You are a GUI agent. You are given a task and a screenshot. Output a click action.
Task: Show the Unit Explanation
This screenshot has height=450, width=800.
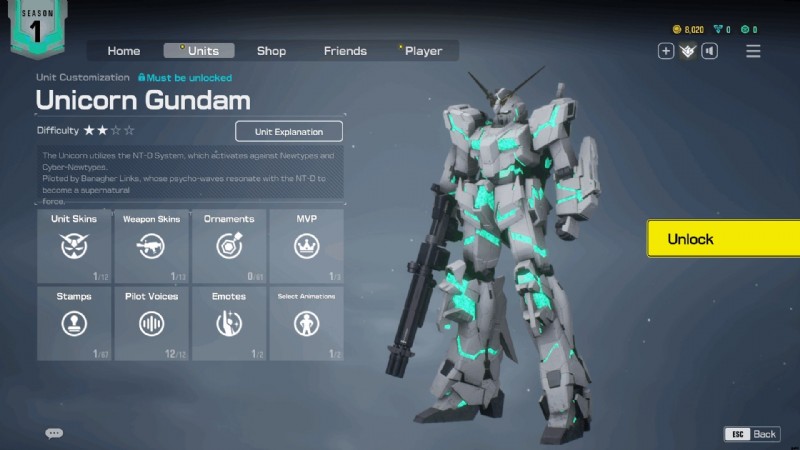pyautogui.click(x=289, y=131)
